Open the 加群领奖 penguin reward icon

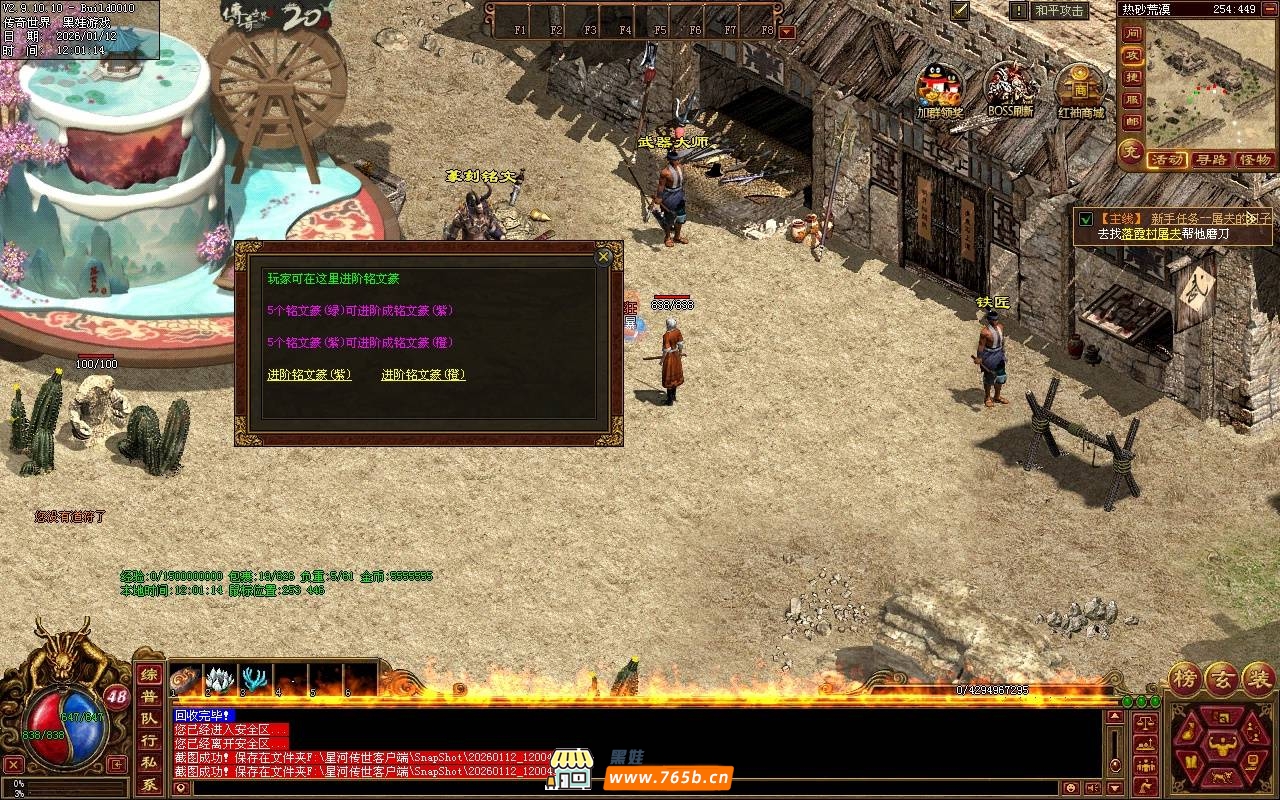tap(939, 87)
